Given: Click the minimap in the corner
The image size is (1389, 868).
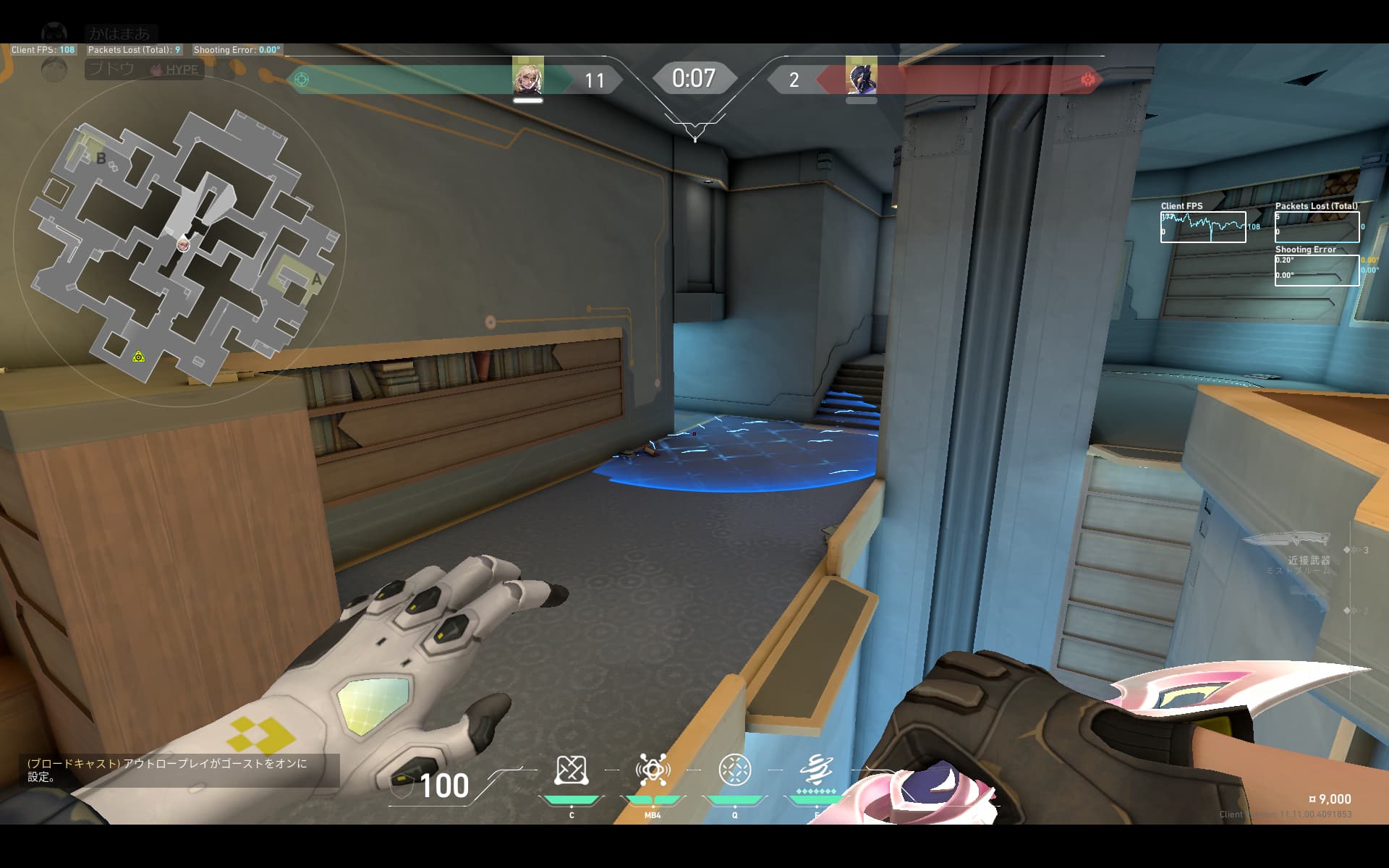Looking at the screenshot, I should pyautogui.click(x=181, y=242).
